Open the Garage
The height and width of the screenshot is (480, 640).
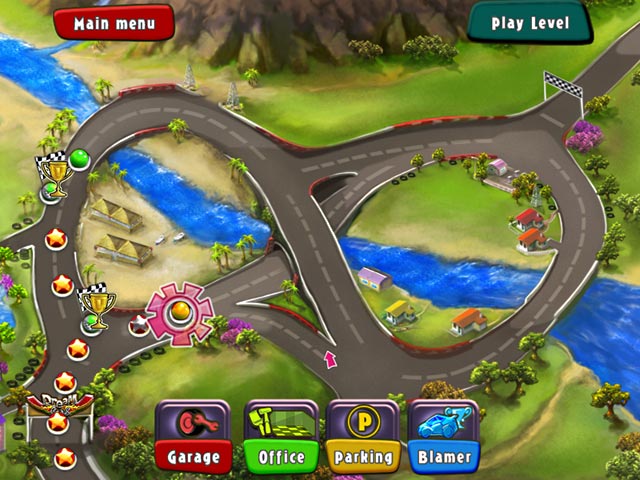click(194, 436)
